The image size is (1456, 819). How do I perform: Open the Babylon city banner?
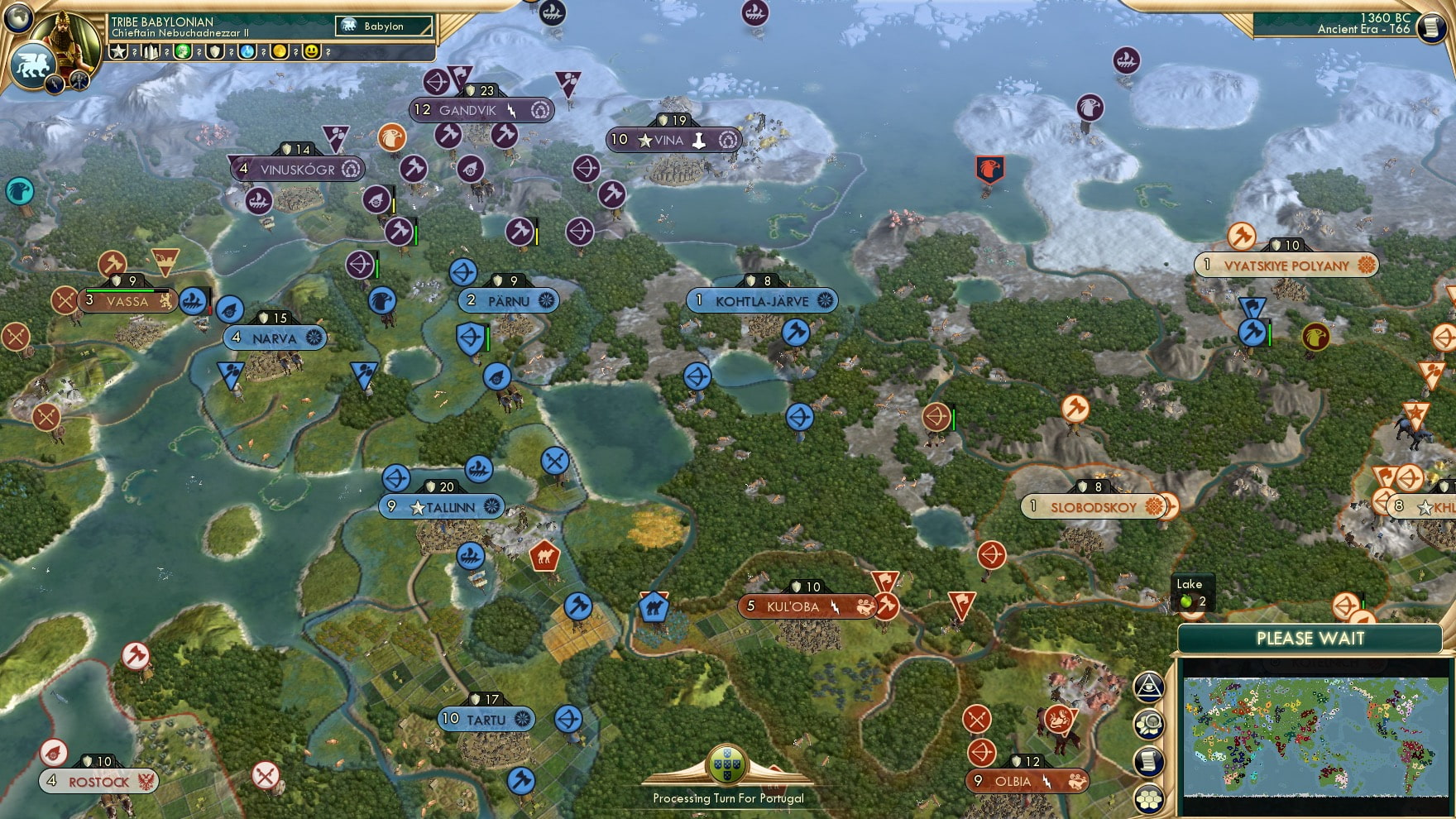coord(381,26)
